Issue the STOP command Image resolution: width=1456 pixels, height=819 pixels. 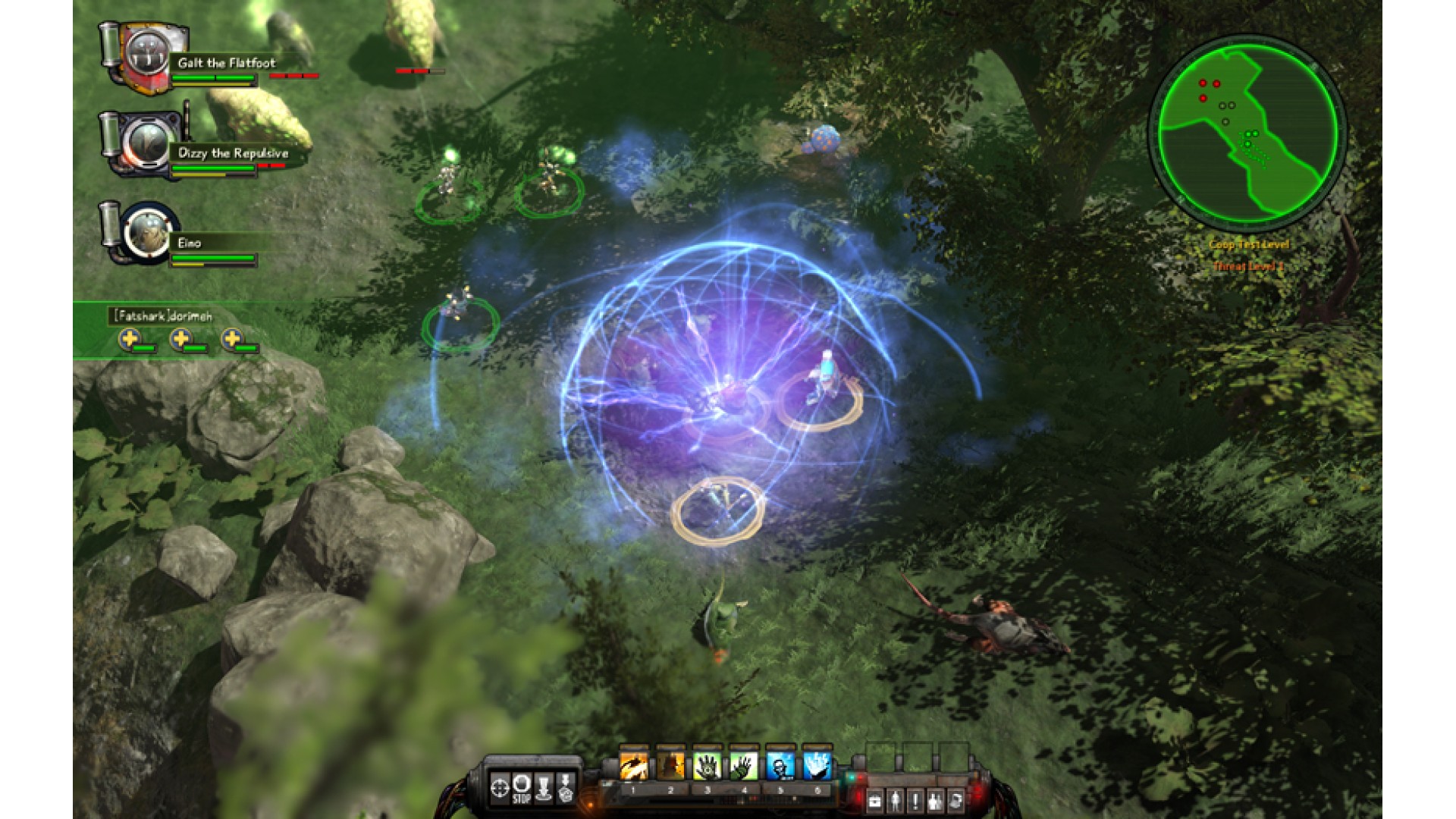[x=522, y=789]
